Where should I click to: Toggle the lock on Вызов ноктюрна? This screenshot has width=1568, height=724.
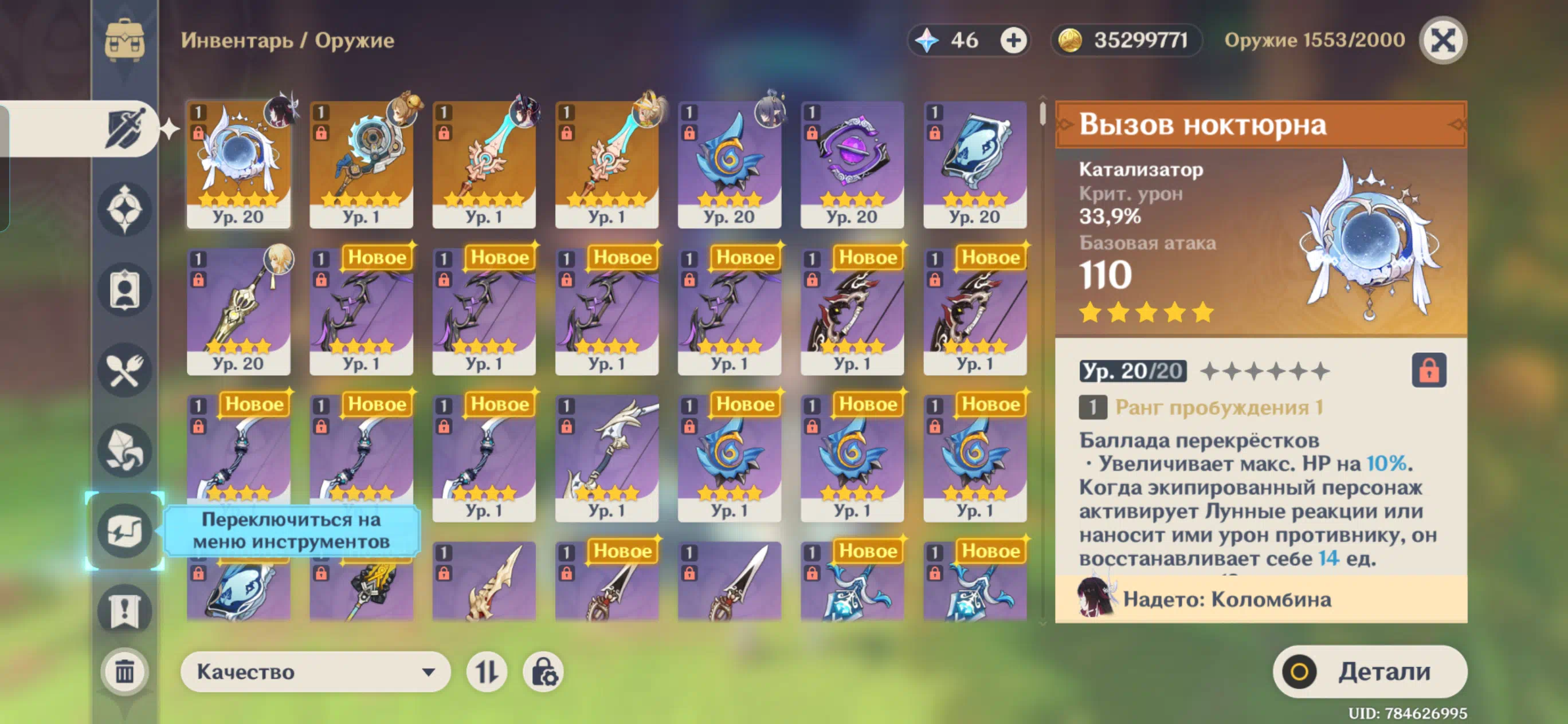click(x=1428, y=370)
